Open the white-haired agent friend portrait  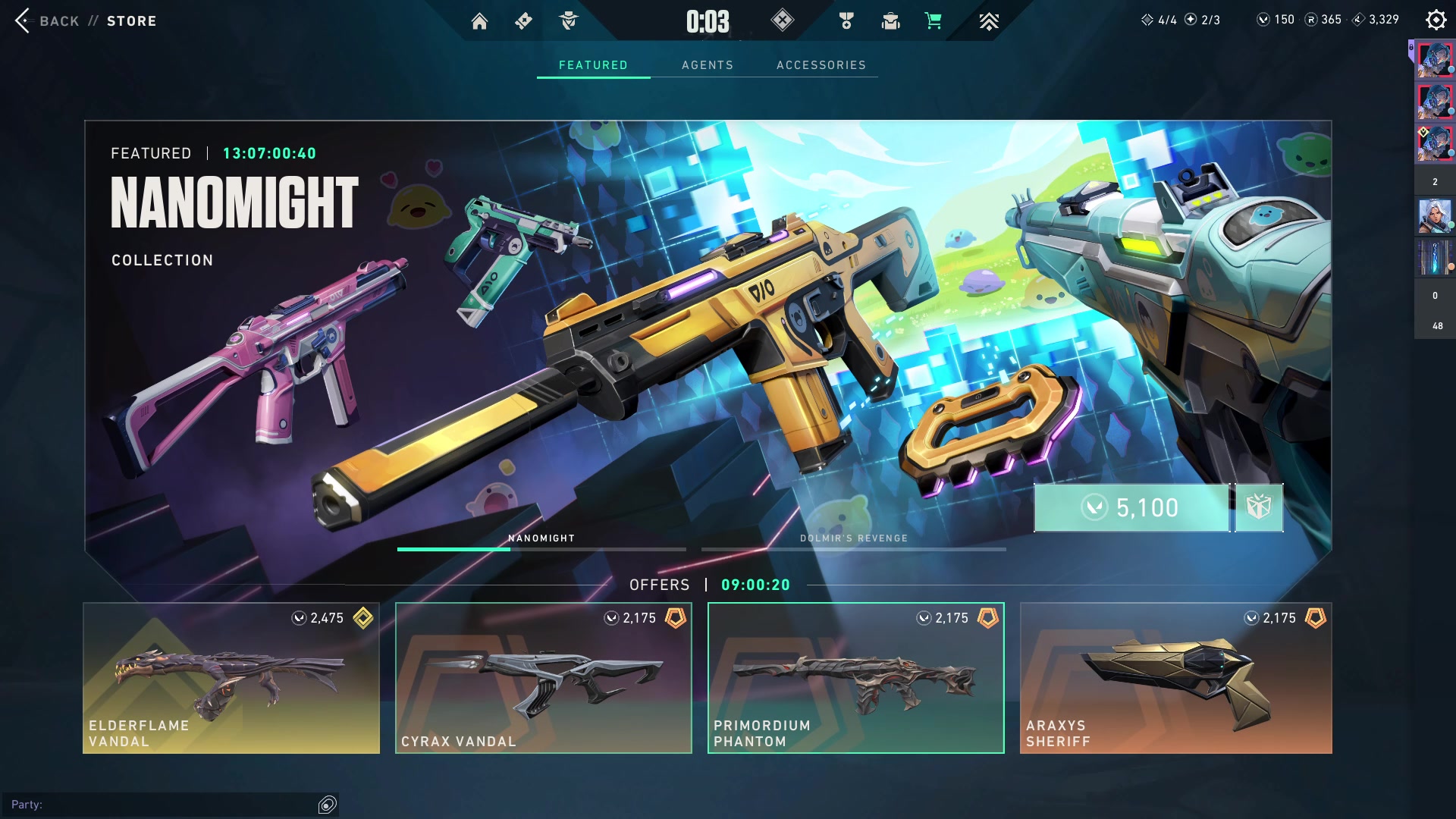(x=1434, y=216)
